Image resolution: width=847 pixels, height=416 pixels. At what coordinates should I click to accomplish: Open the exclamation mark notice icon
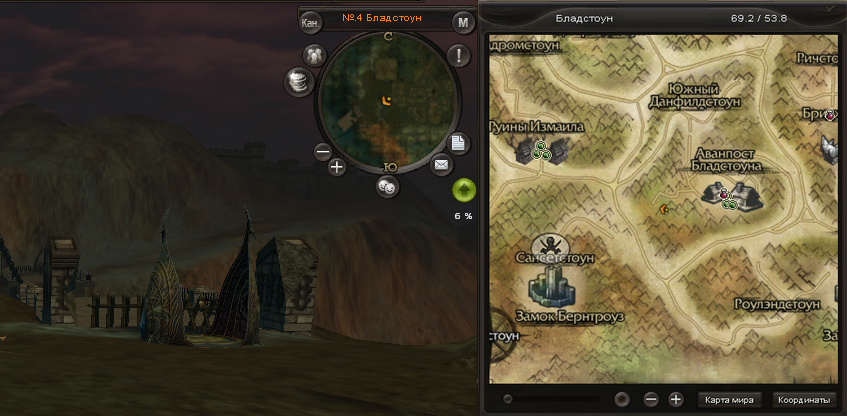click(x=459, y=56)
